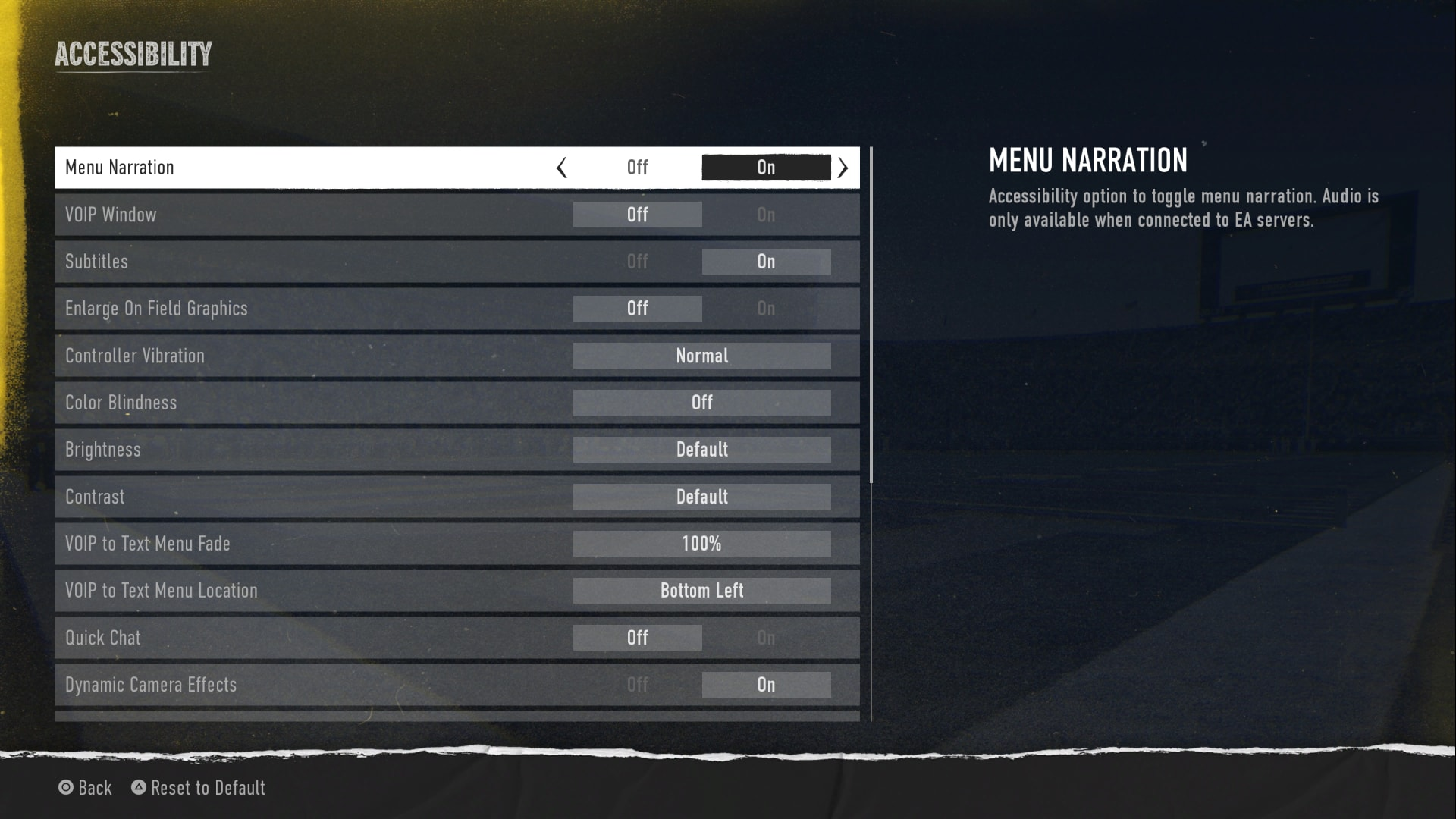1456x819 pixels.
Task: Change the Controller Vibration setting
Action: pos(701,356)
